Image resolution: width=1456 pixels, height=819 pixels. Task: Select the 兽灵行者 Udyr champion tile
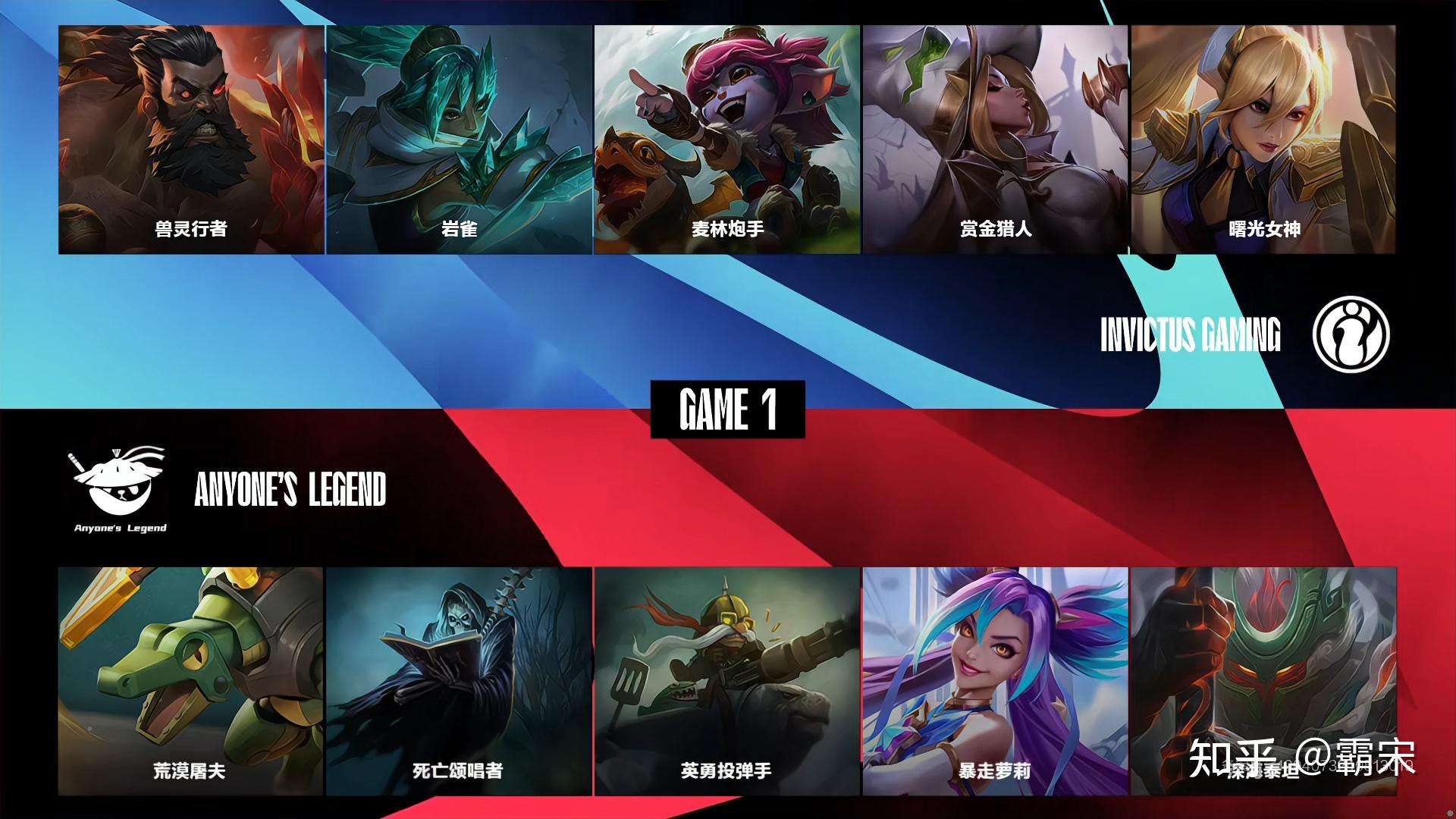[191, 140]
